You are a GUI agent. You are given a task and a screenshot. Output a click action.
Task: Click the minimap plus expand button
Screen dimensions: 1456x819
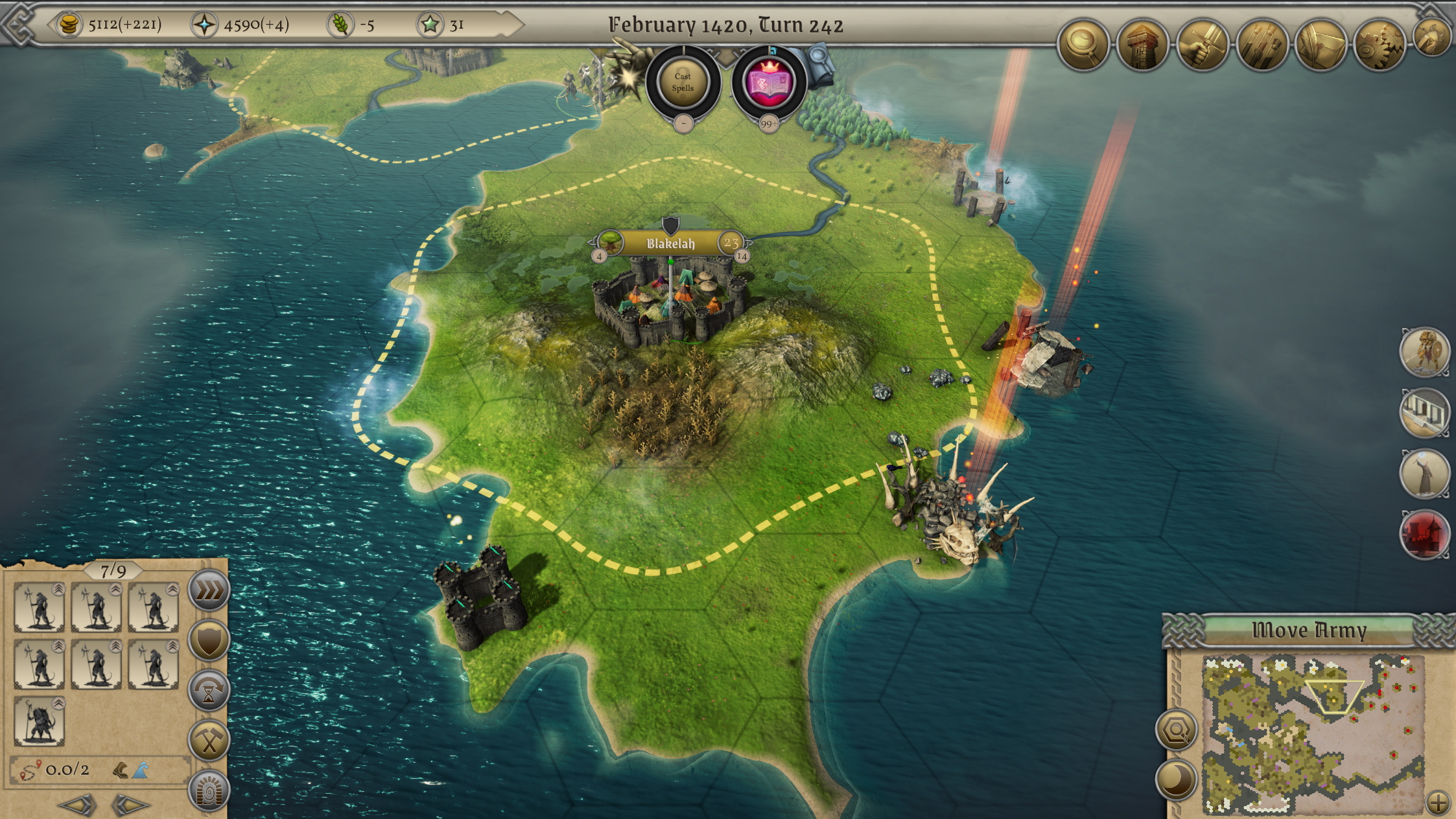coord(1438,803)
